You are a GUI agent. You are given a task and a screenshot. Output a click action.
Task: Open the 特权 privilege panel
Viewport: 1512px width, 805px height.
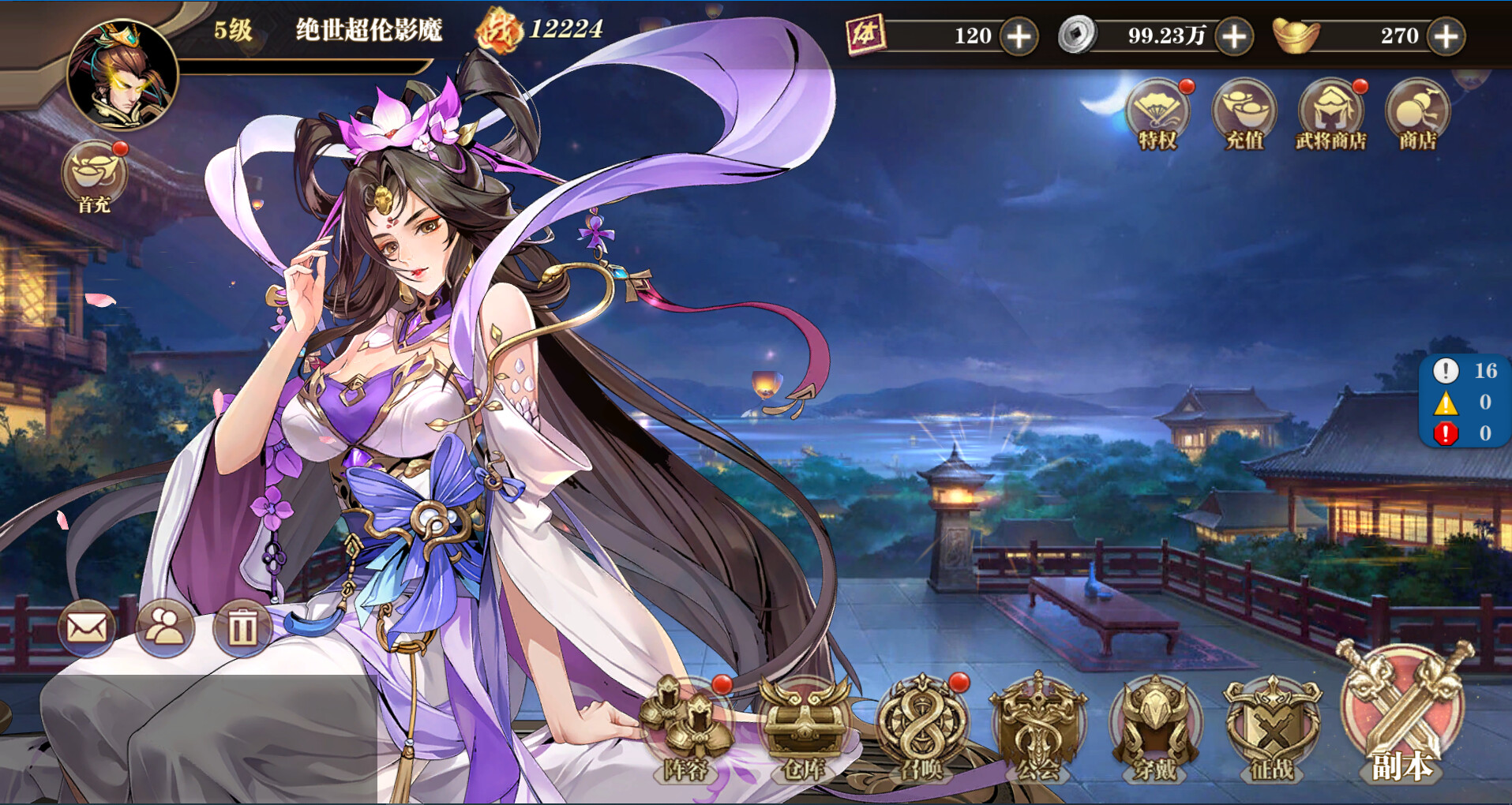pyautogui.click(x=1157, y=114)
